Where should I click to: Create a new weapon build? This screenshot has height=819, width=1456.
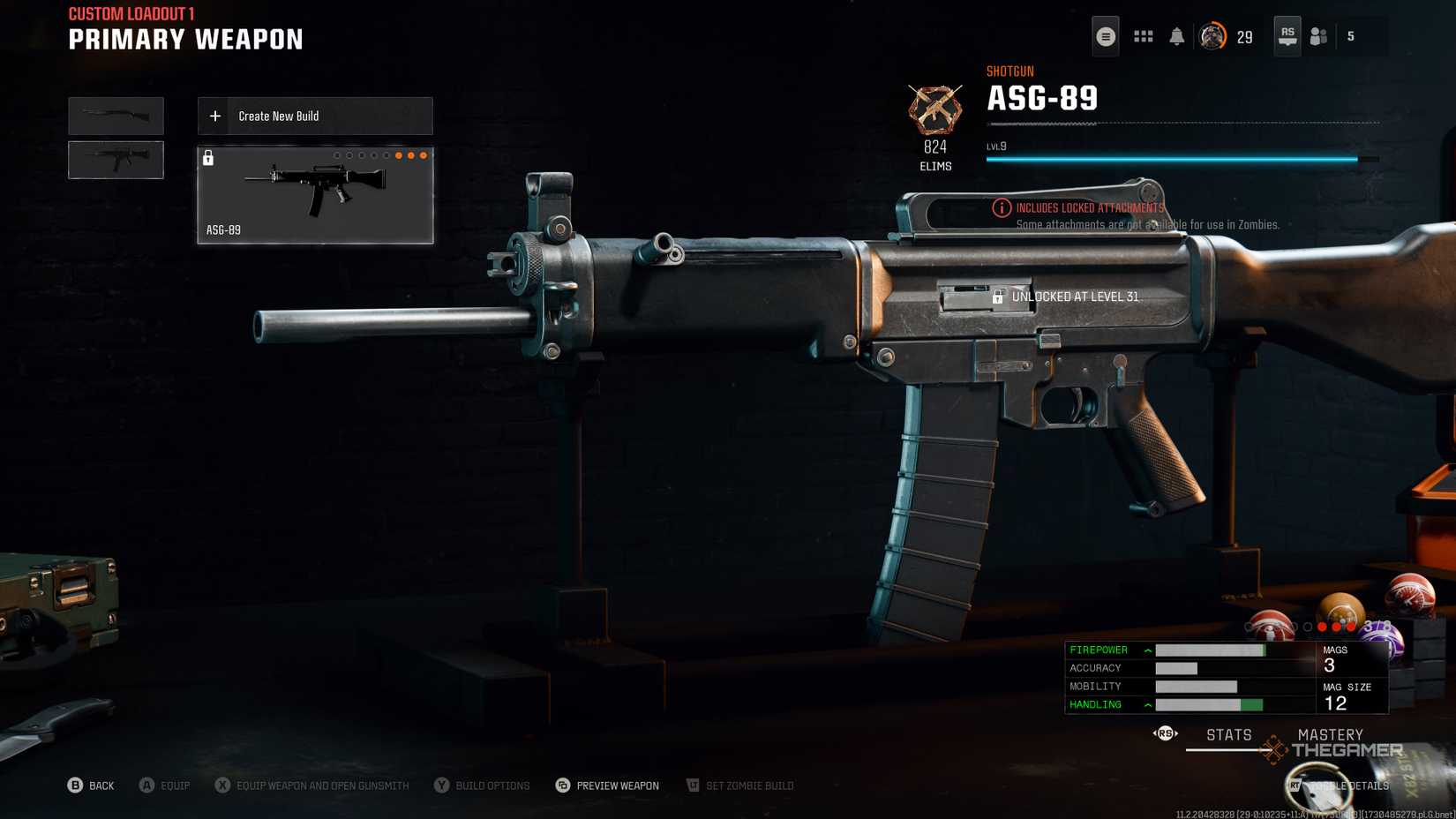pyautogui.click(x=315, y=116)
